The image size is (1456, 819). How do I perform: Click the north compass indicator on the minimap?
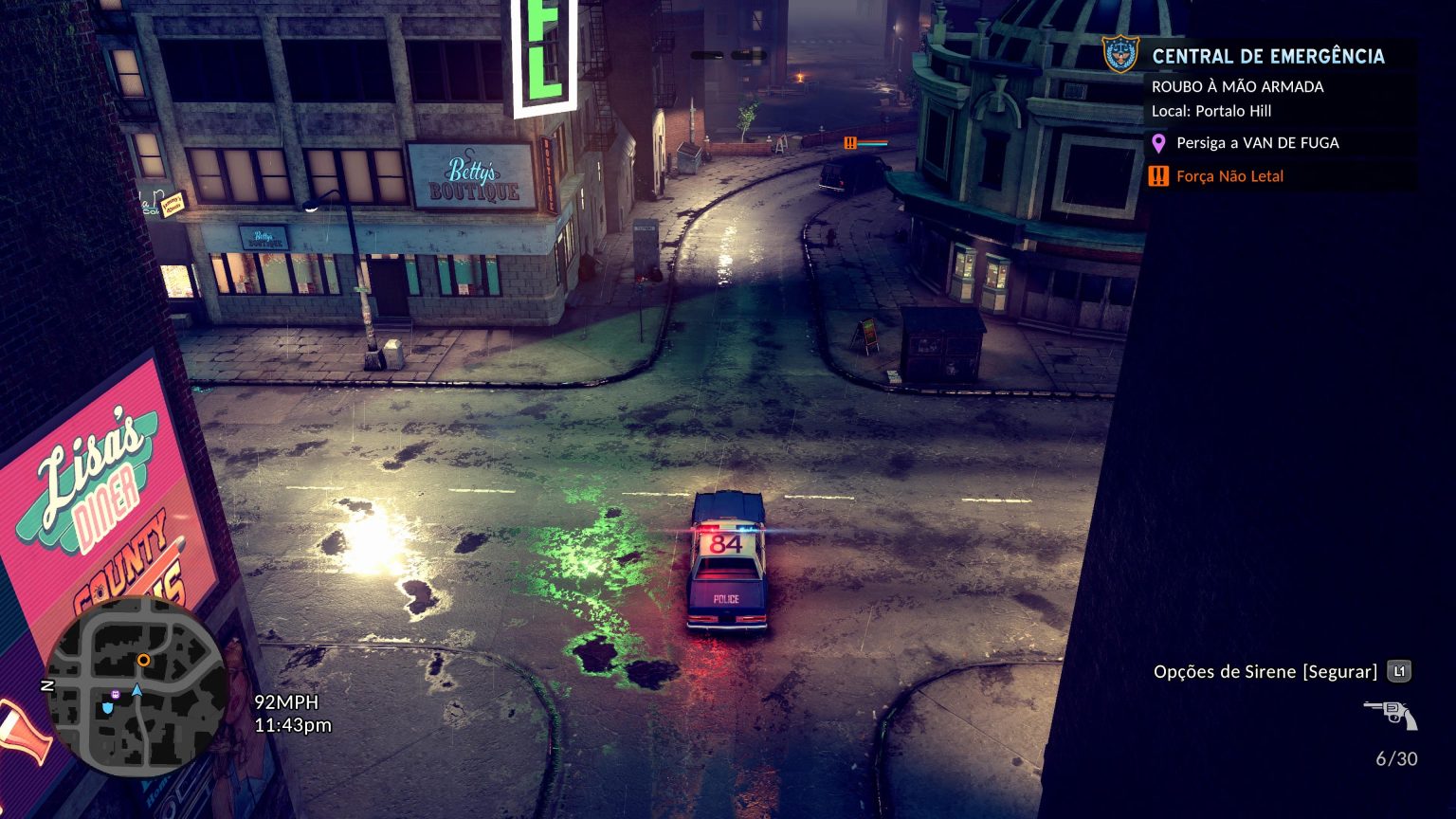pos(49,684)
